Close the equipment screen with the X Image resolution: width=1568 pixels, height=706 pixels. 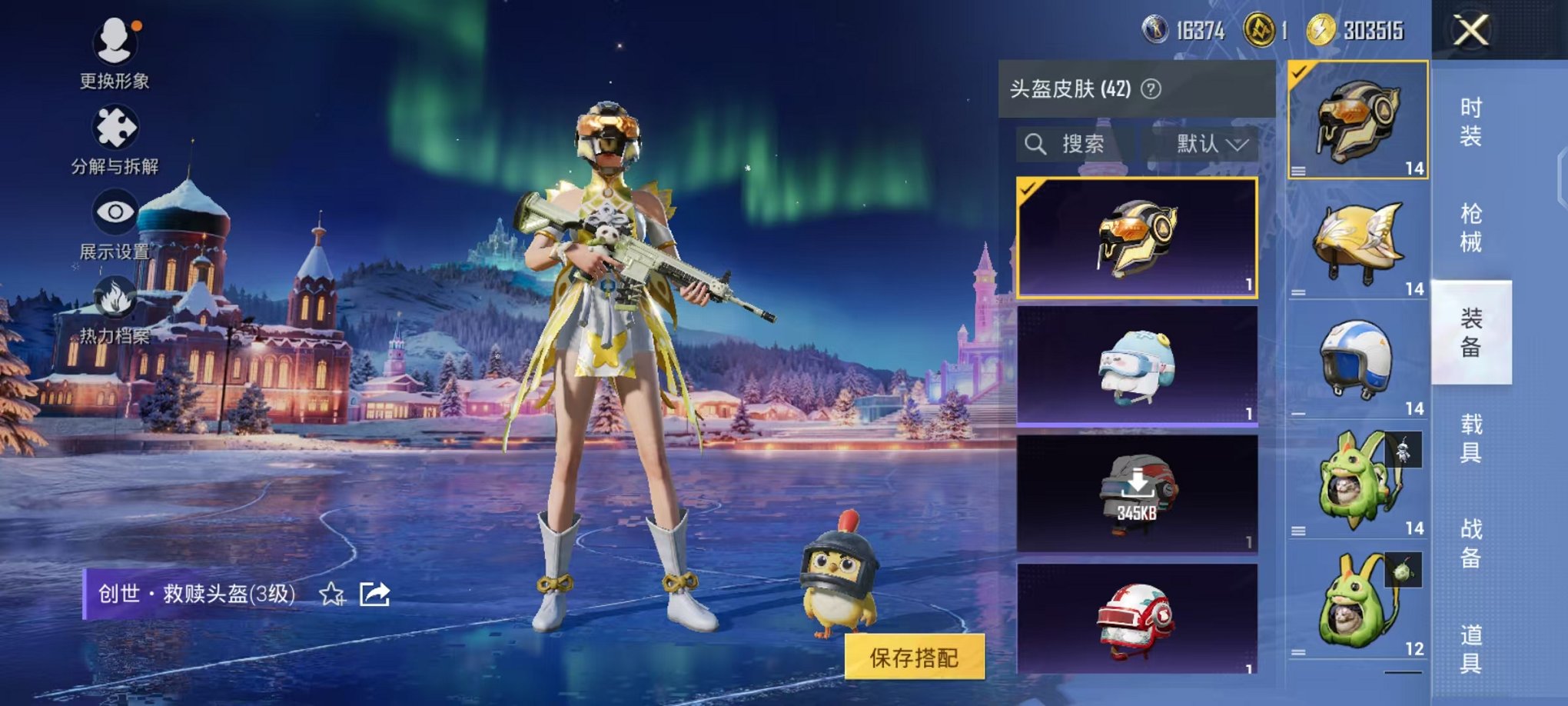[1470, 30]
